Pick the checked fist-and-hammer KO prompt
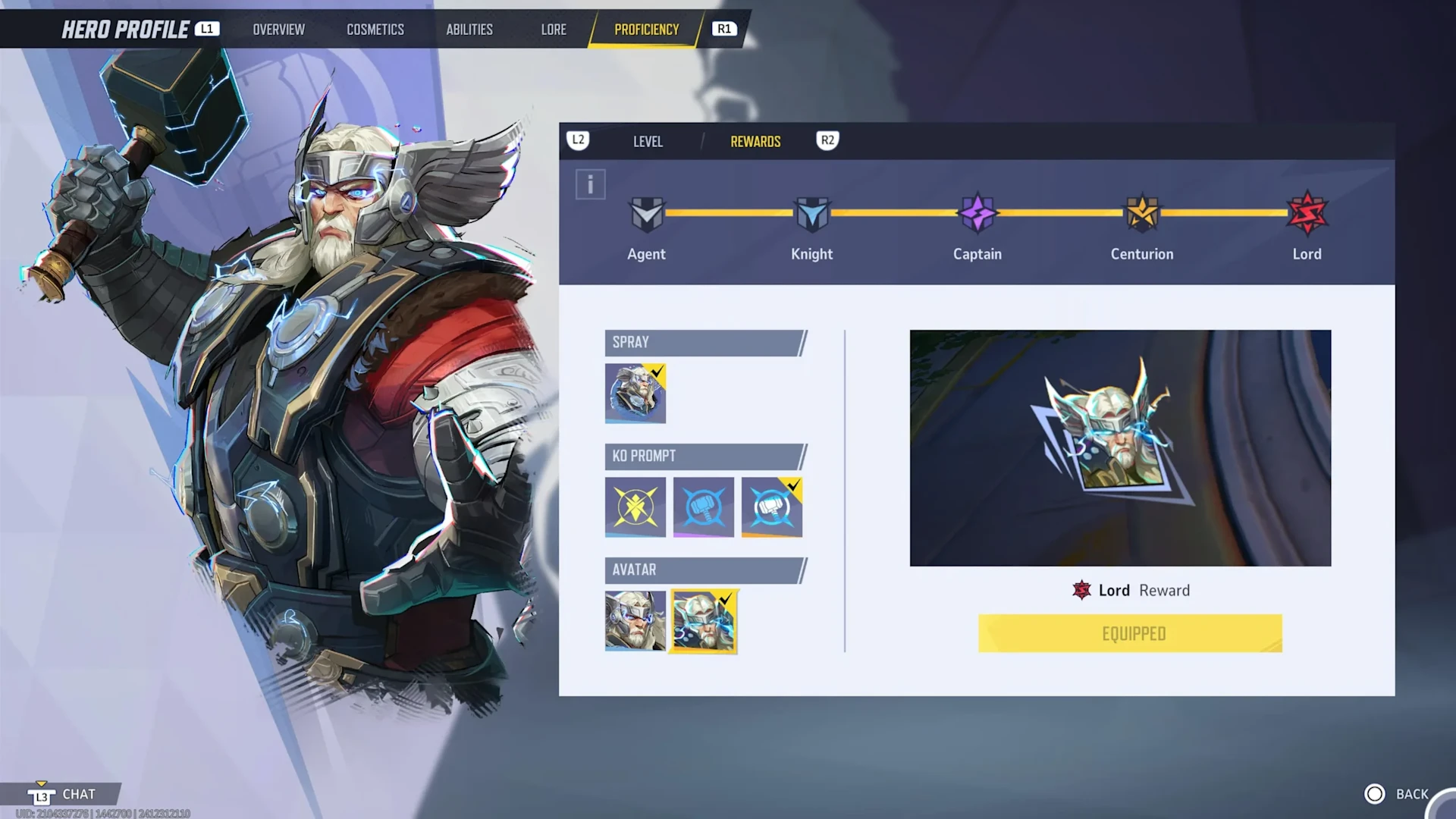 click(x=772, y=507)
